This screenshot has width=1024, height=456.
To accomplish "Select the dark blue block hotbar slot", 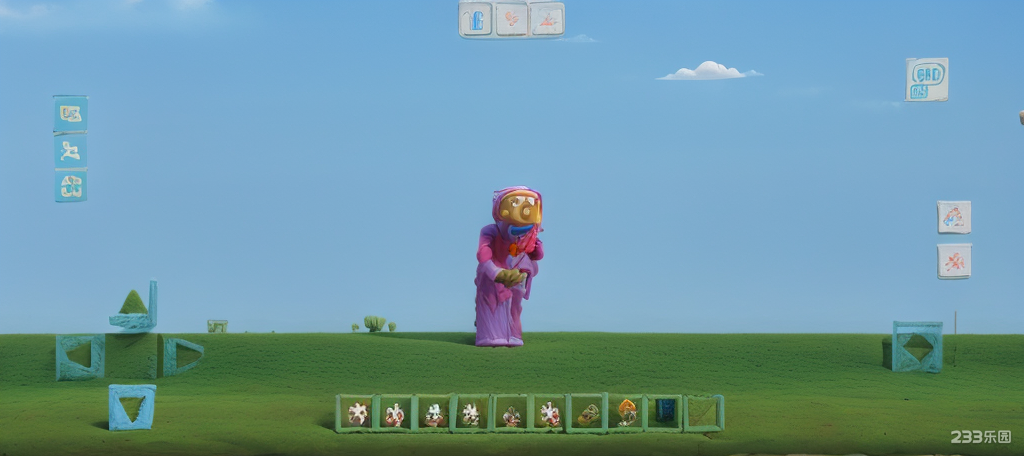I will click(665, 412).
